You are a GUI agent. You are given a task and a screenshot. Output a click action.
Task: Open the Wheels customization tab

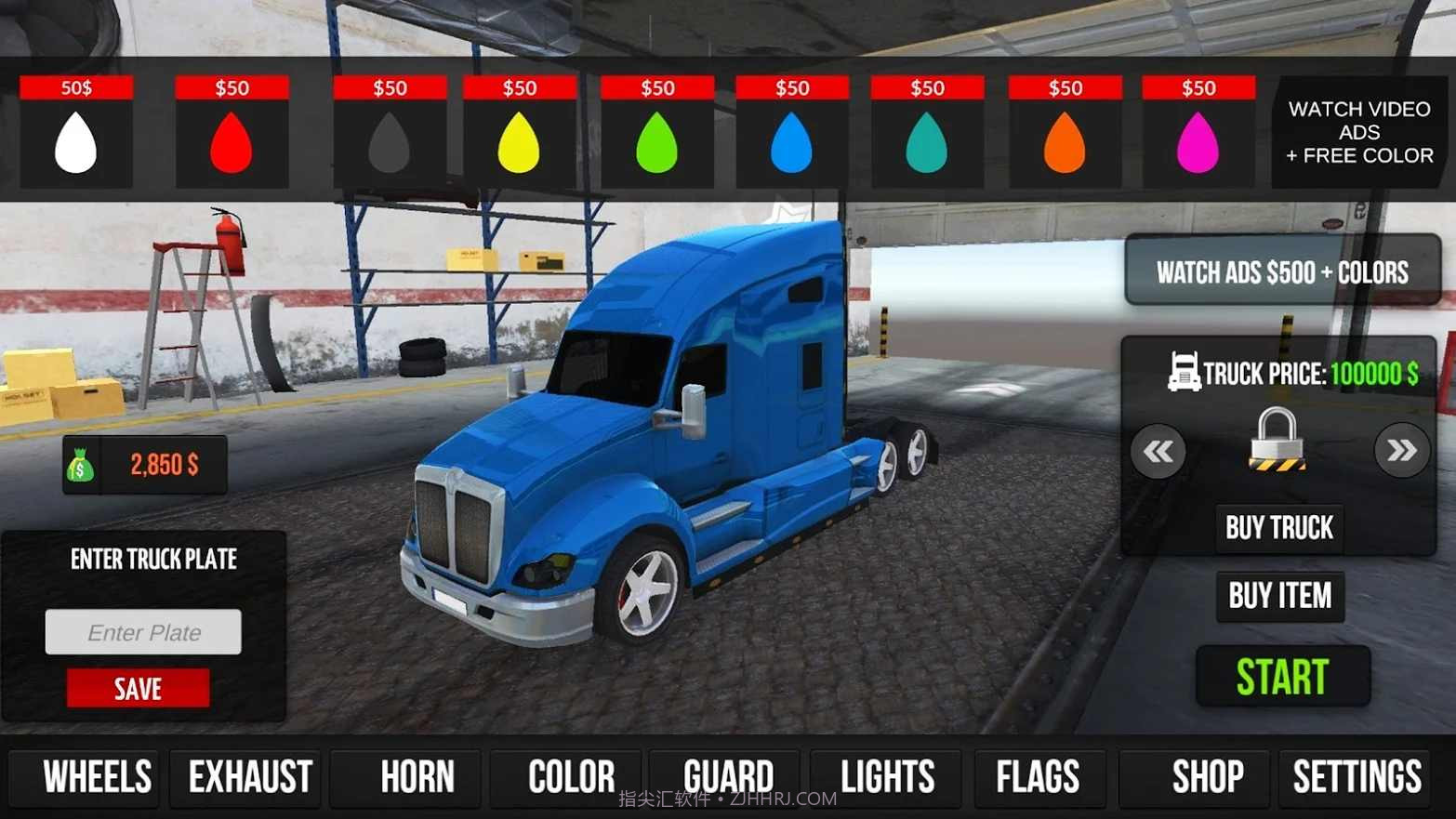point(97,777)
